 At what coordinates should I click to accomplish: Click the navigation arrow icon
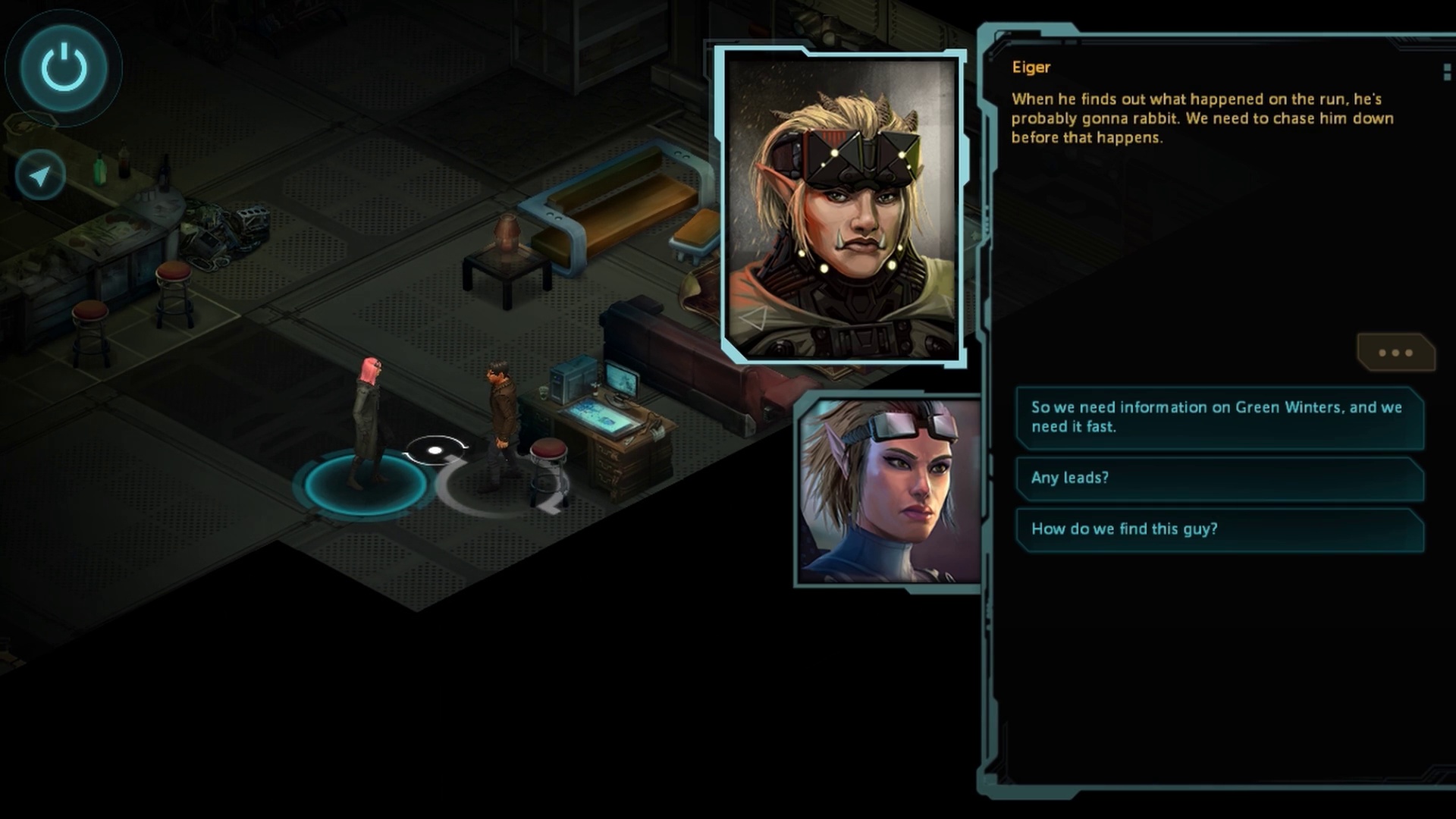pos(40,176)
